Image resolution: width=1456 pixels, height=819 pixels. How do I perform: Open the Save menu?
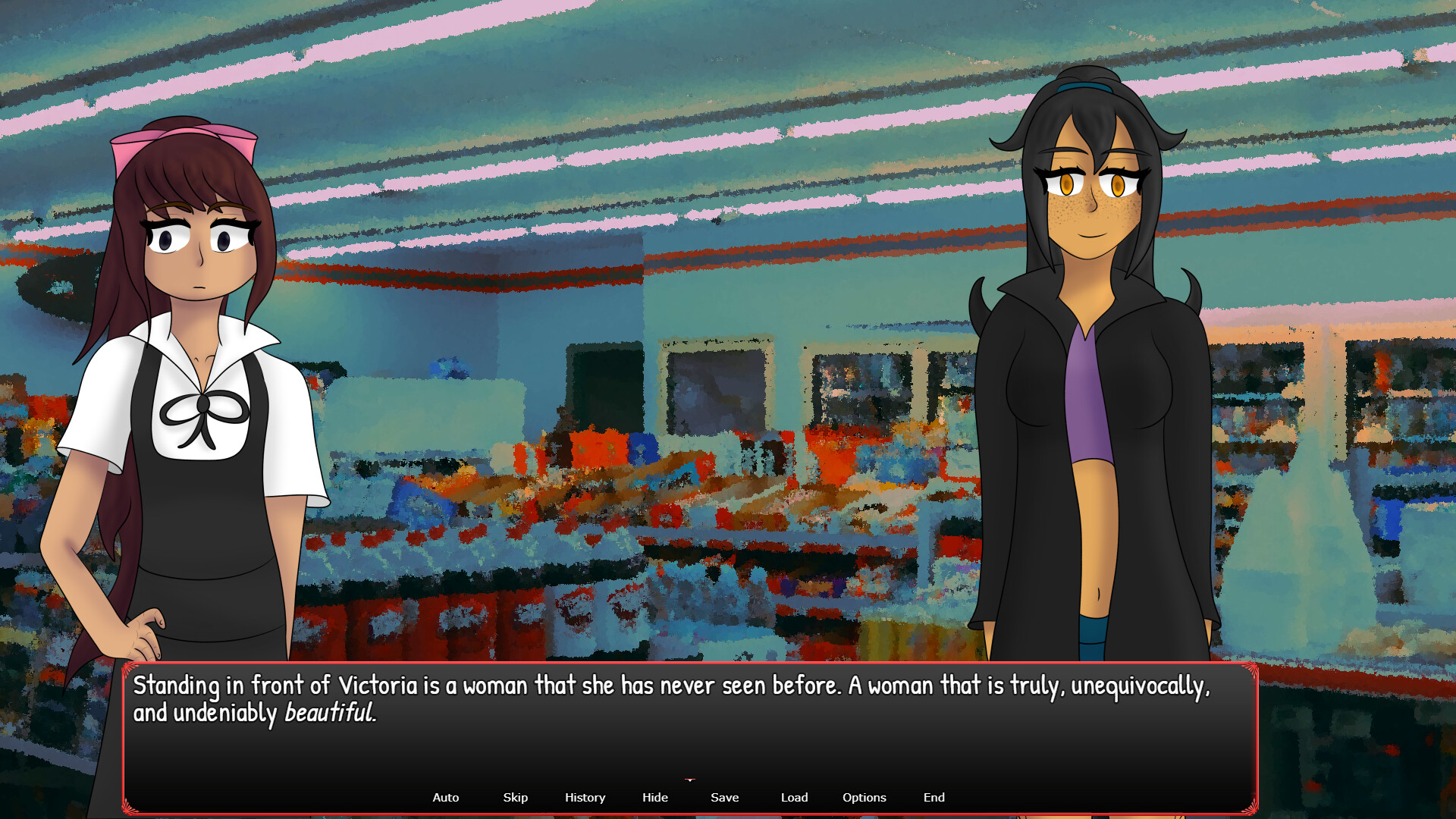point(724,797)
